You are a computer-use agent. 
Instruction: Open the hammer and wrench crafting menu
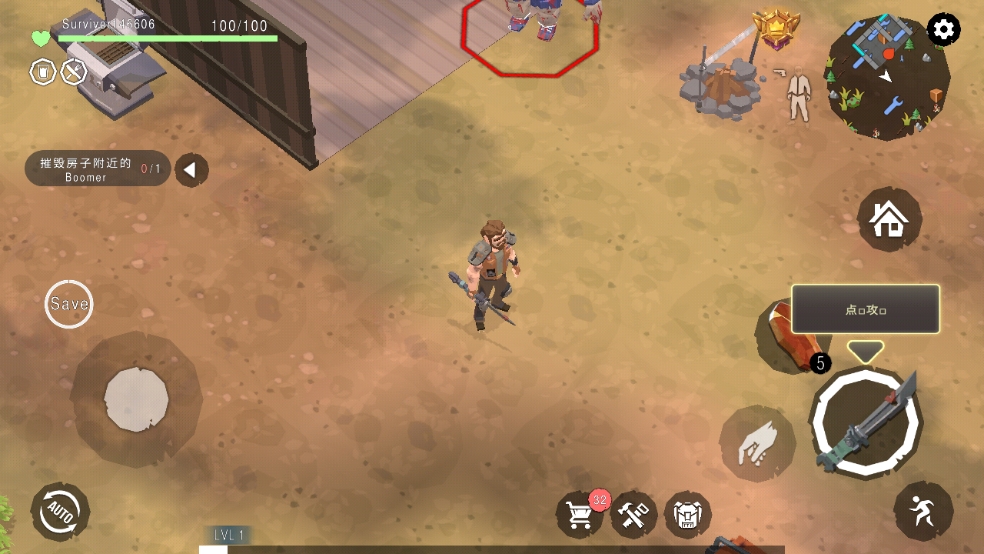pos(634,515)
